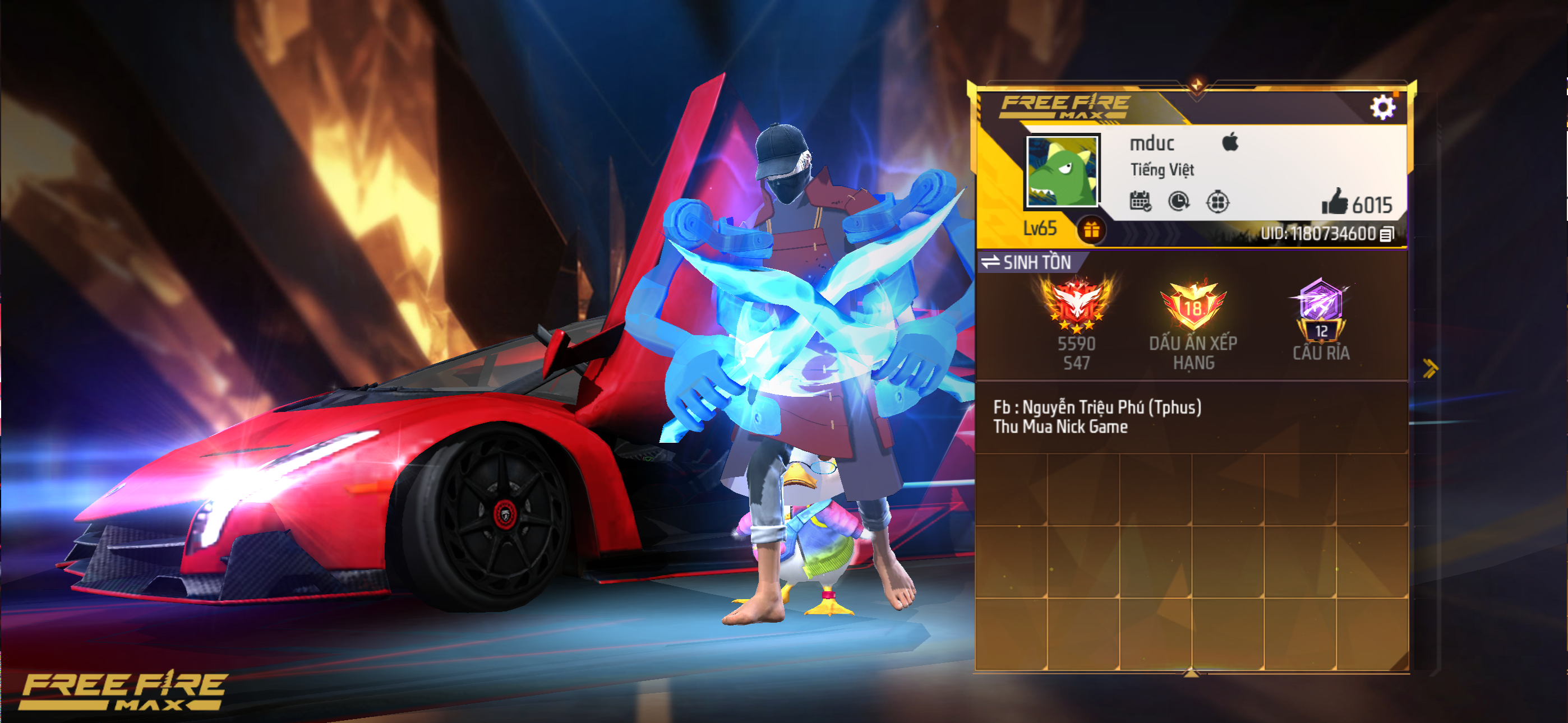This screenshot has height=723, width=1568.
Task: Switch game mode via the Sinh Tồn toggle
Action: [x=1027, y=262]
